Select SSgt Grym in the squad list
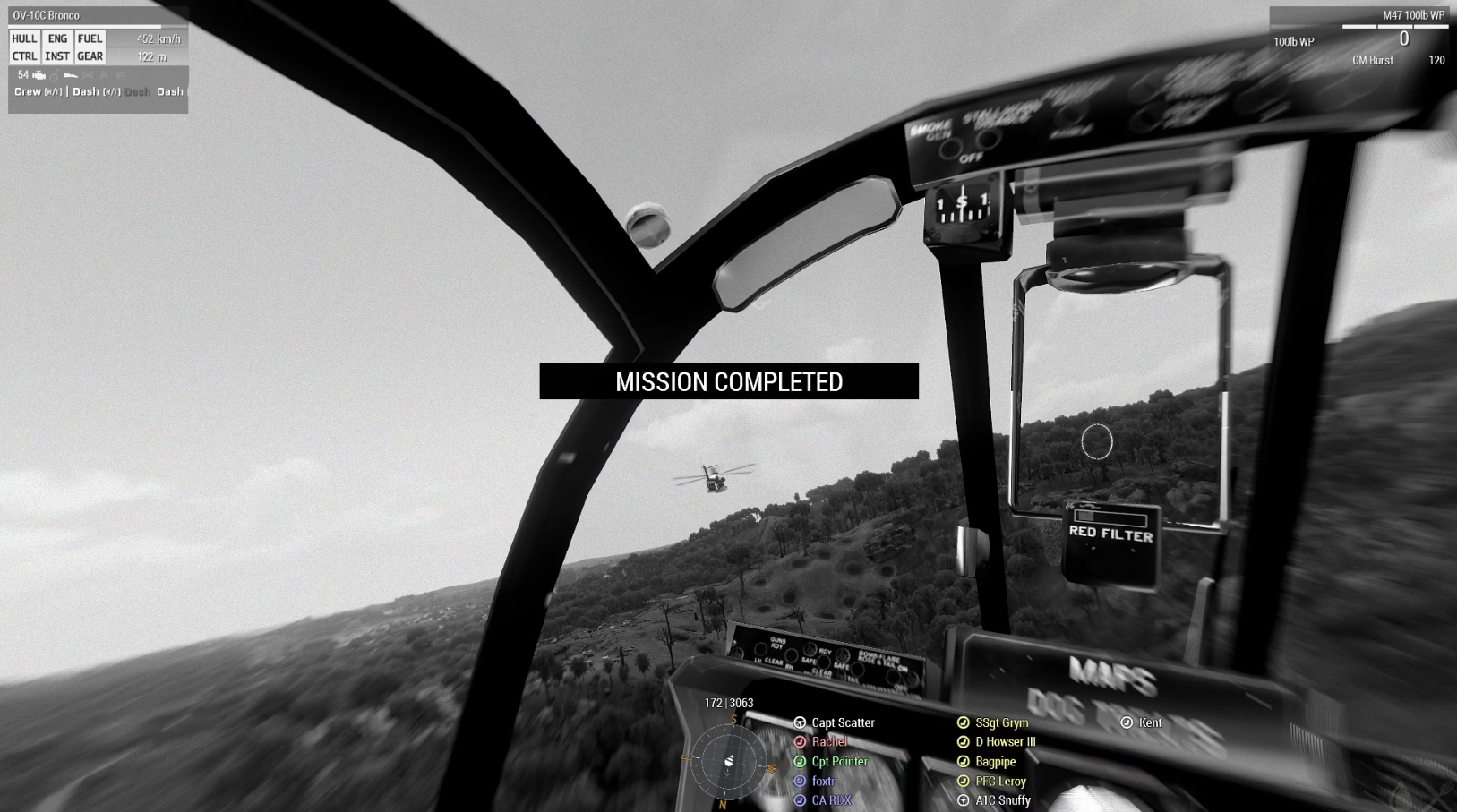This screenshot has height=812, width=1457. click(x=1001, y=722)
